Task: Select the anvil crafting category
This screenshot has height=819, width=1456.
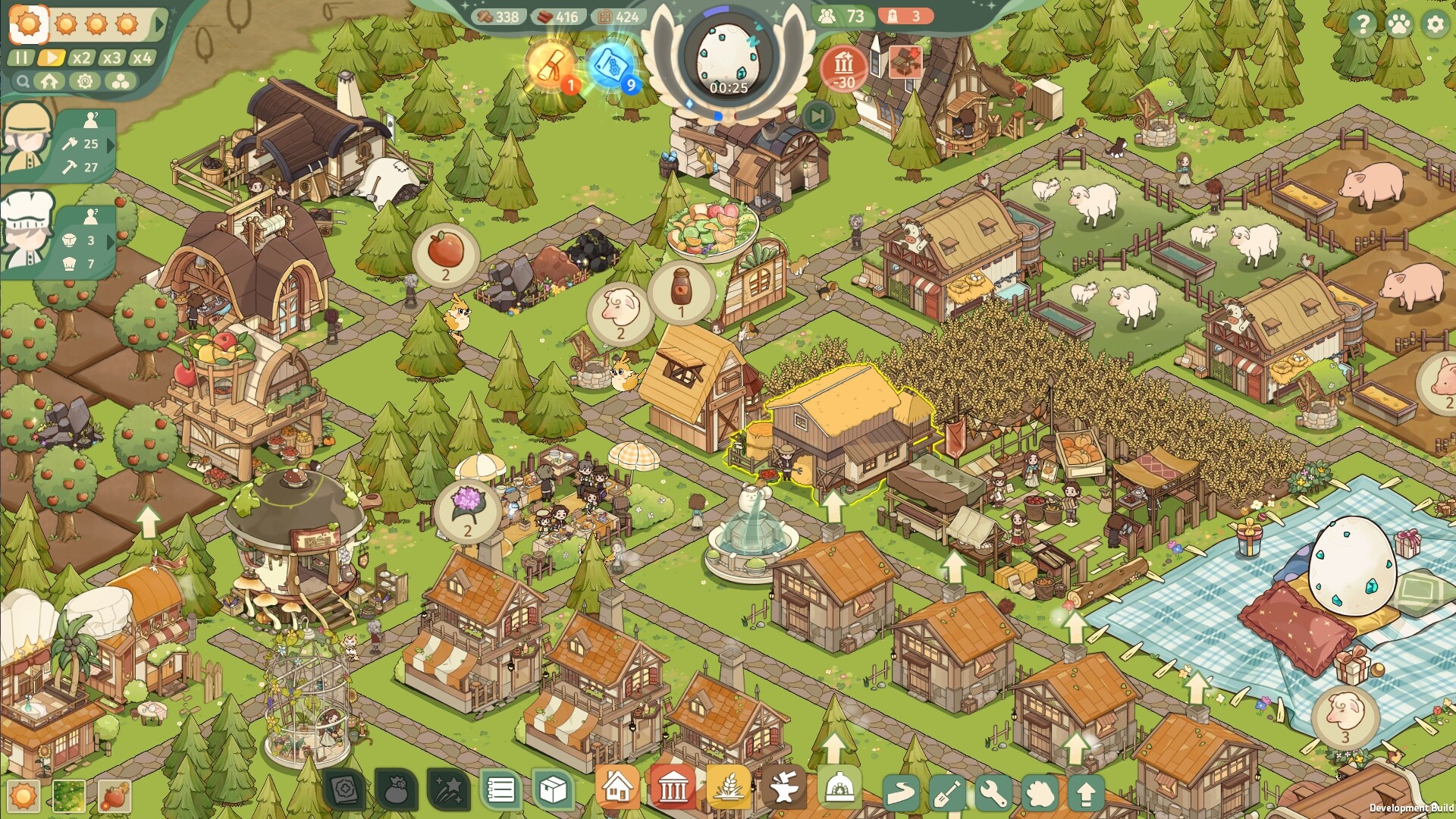Action: point(784,789)
